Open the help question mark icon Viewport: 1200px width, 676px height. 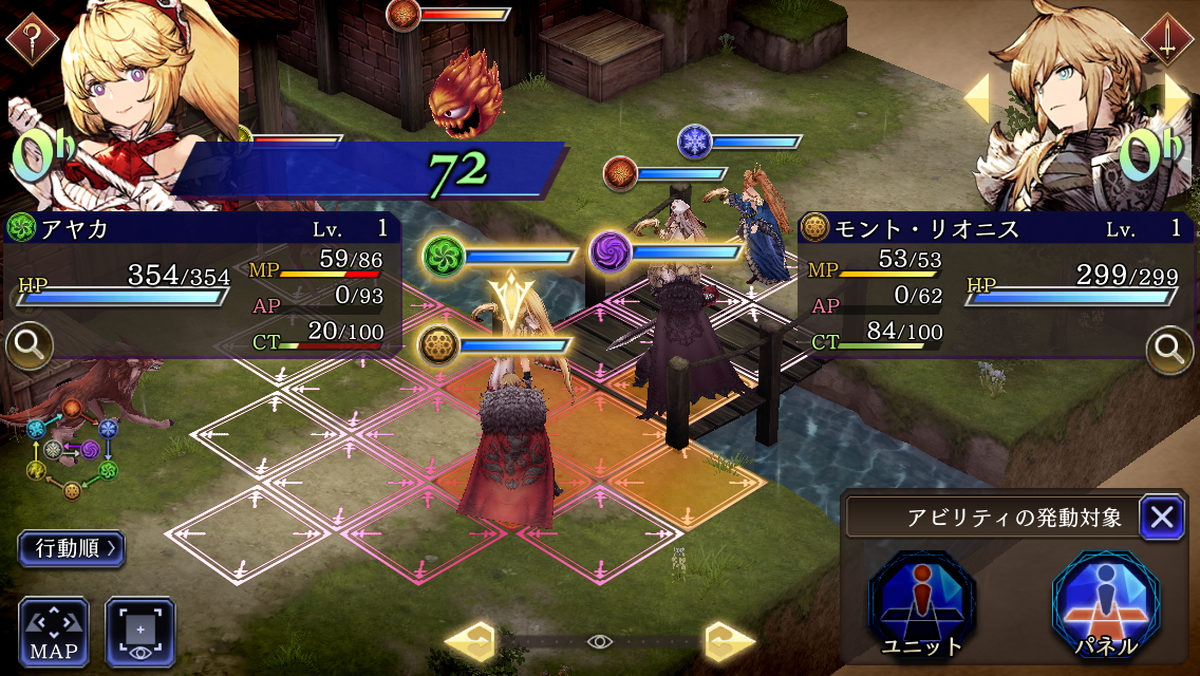pyautogui.click(x=33, y=38)
